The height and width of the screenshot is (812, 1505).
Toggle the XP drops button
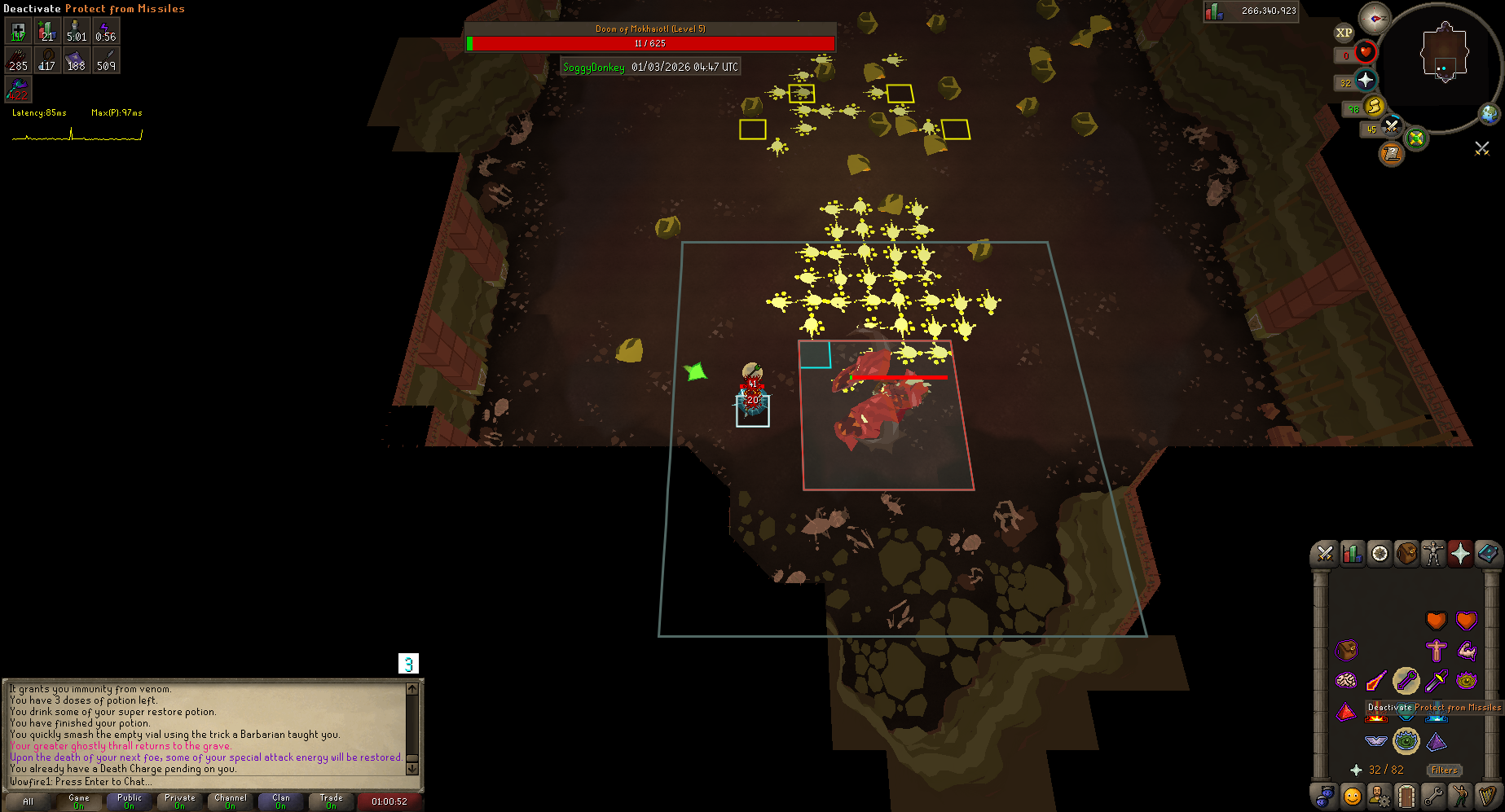(1344, 33)
